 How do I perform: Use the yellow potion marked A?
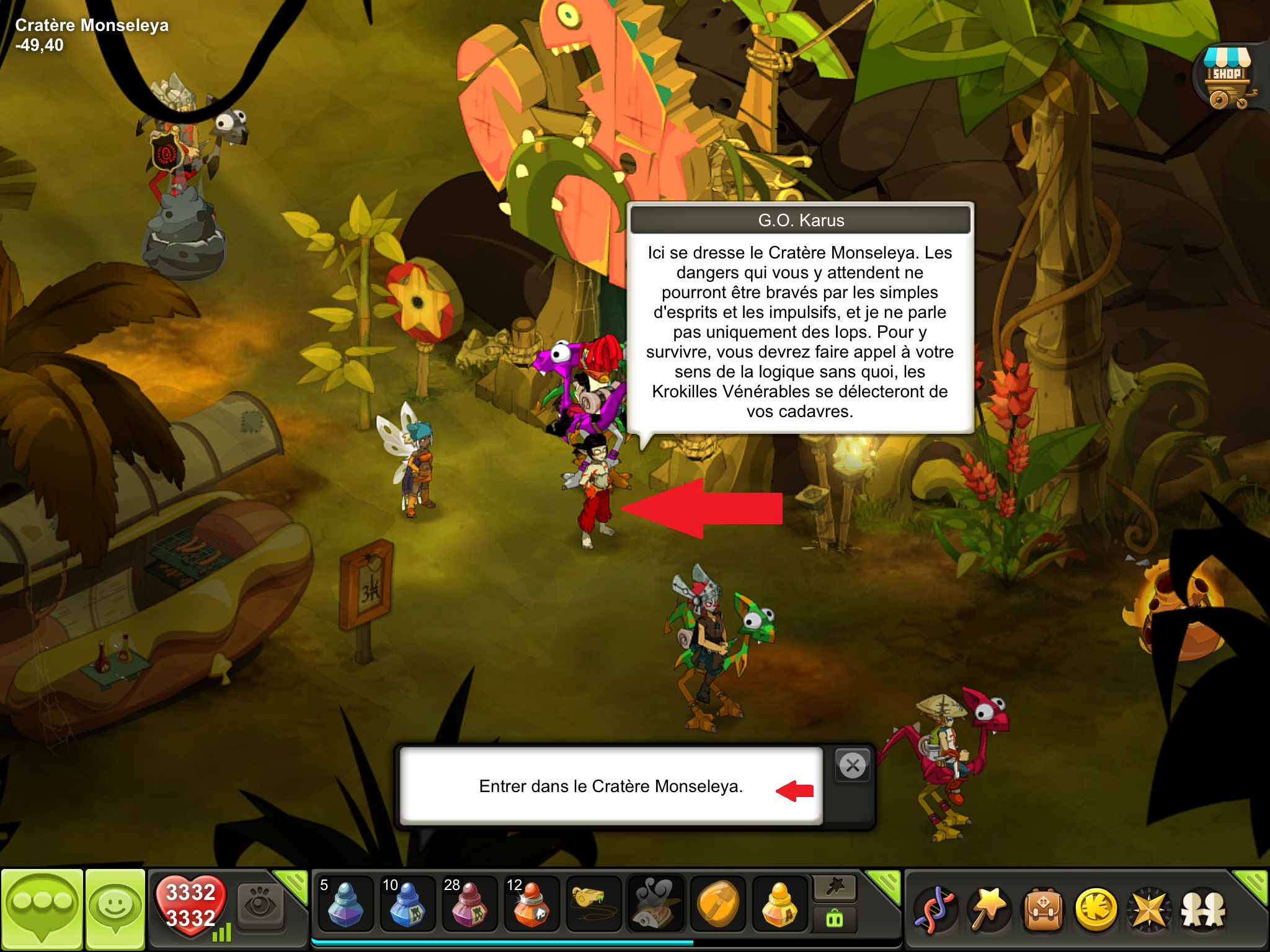pos(779,904)
